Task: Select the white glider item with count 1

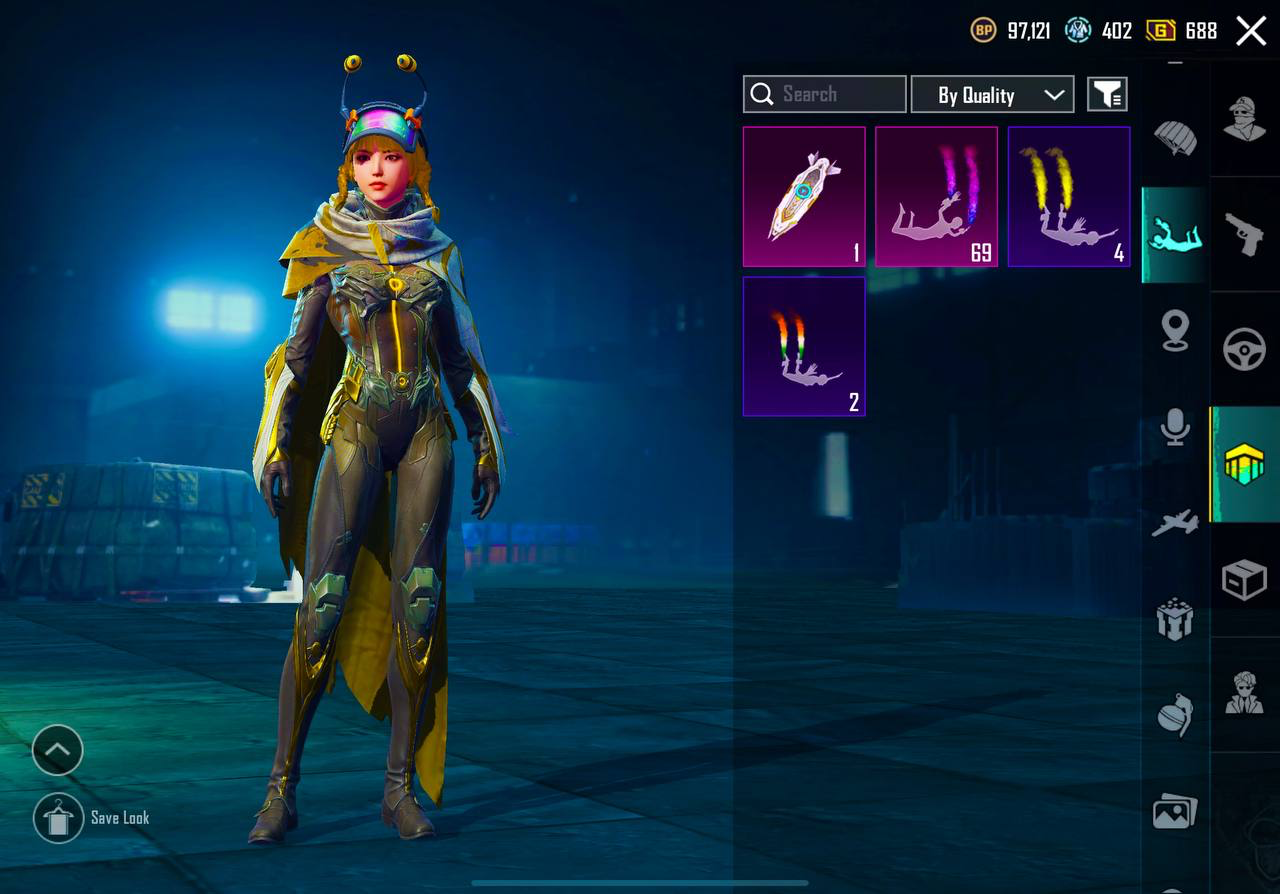Action: [x=804, y=197]
